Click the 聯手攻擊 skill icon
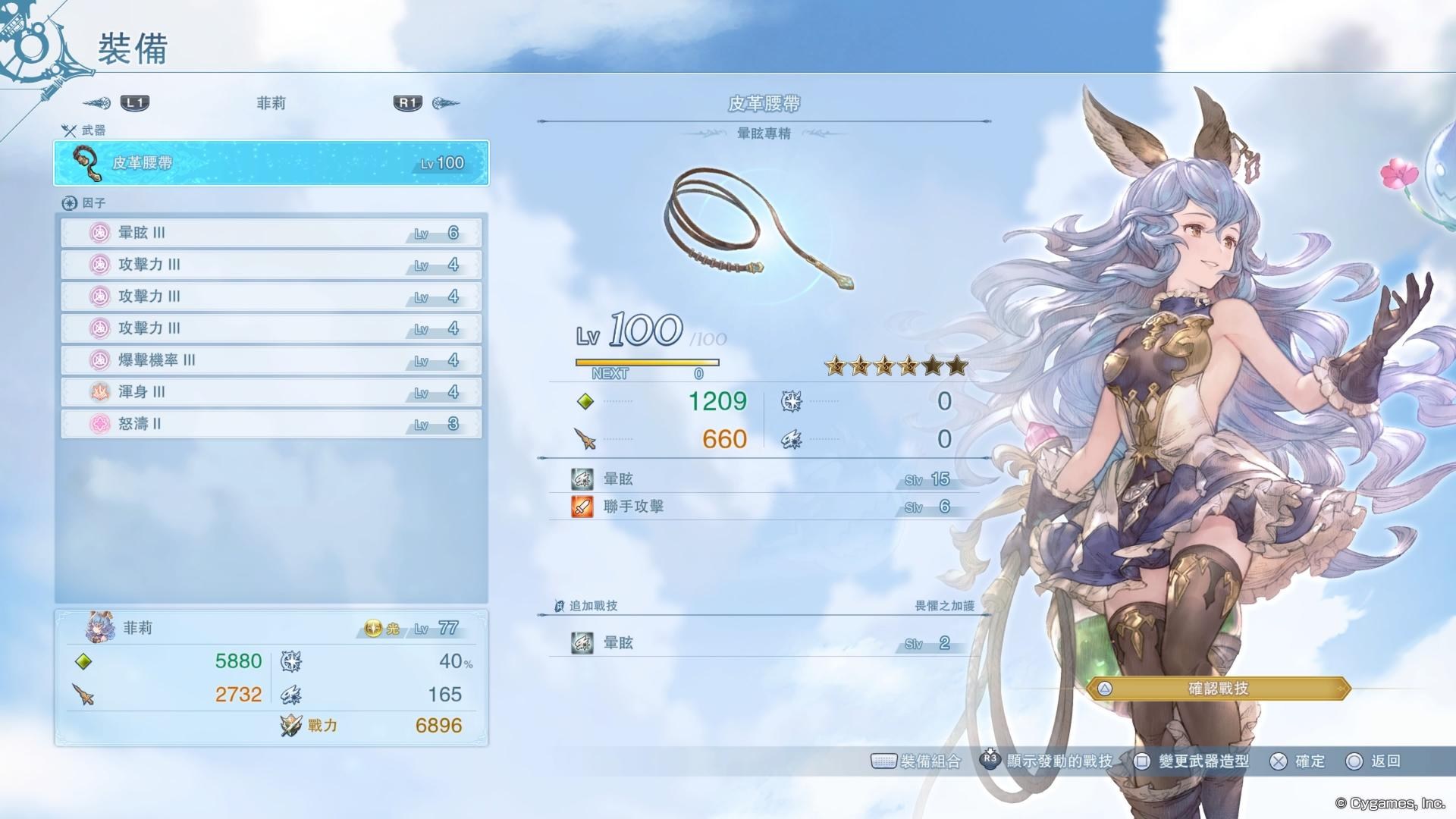The height and width of the screenshot is (819, 1456). coord(581,507)
